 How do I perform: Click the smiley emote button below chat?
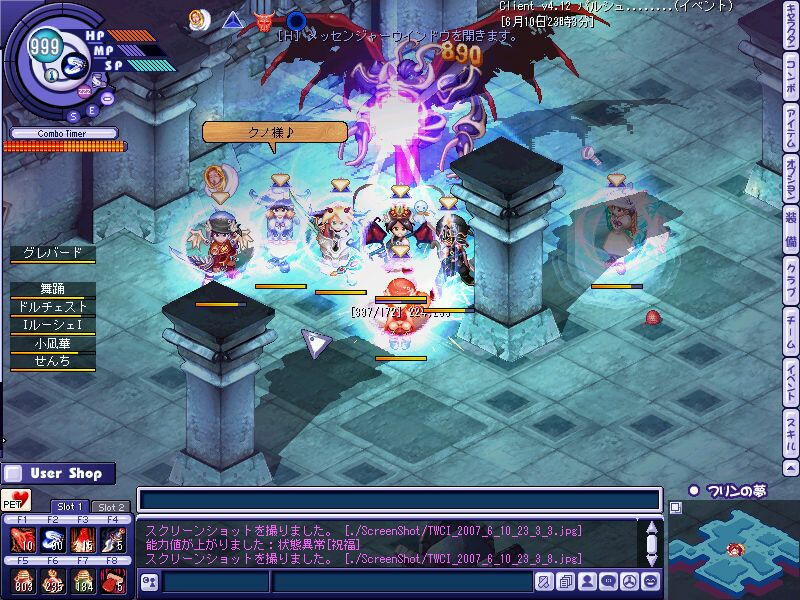click(651, 581)
